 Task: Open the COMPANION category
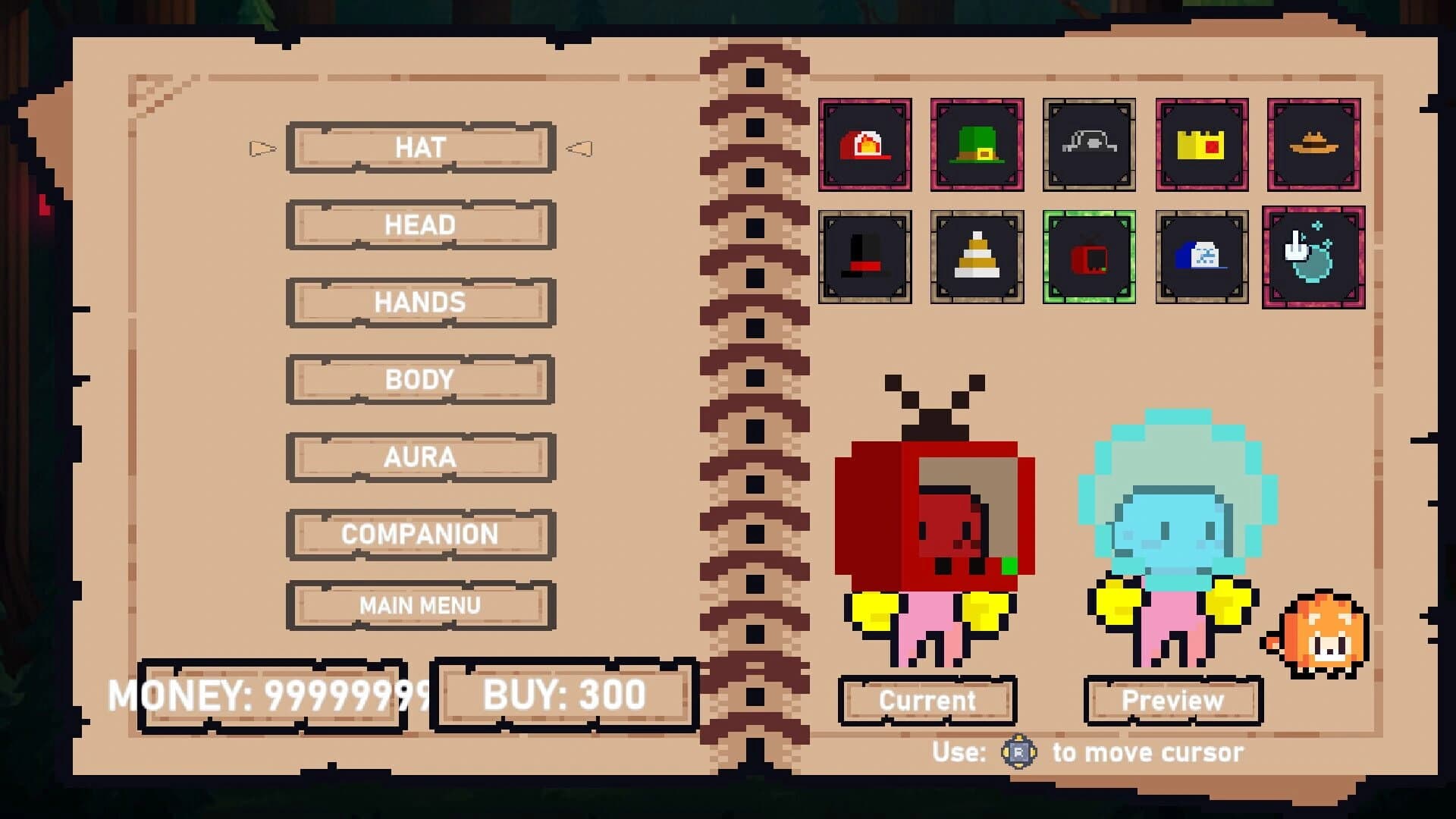tap(419, 535)
